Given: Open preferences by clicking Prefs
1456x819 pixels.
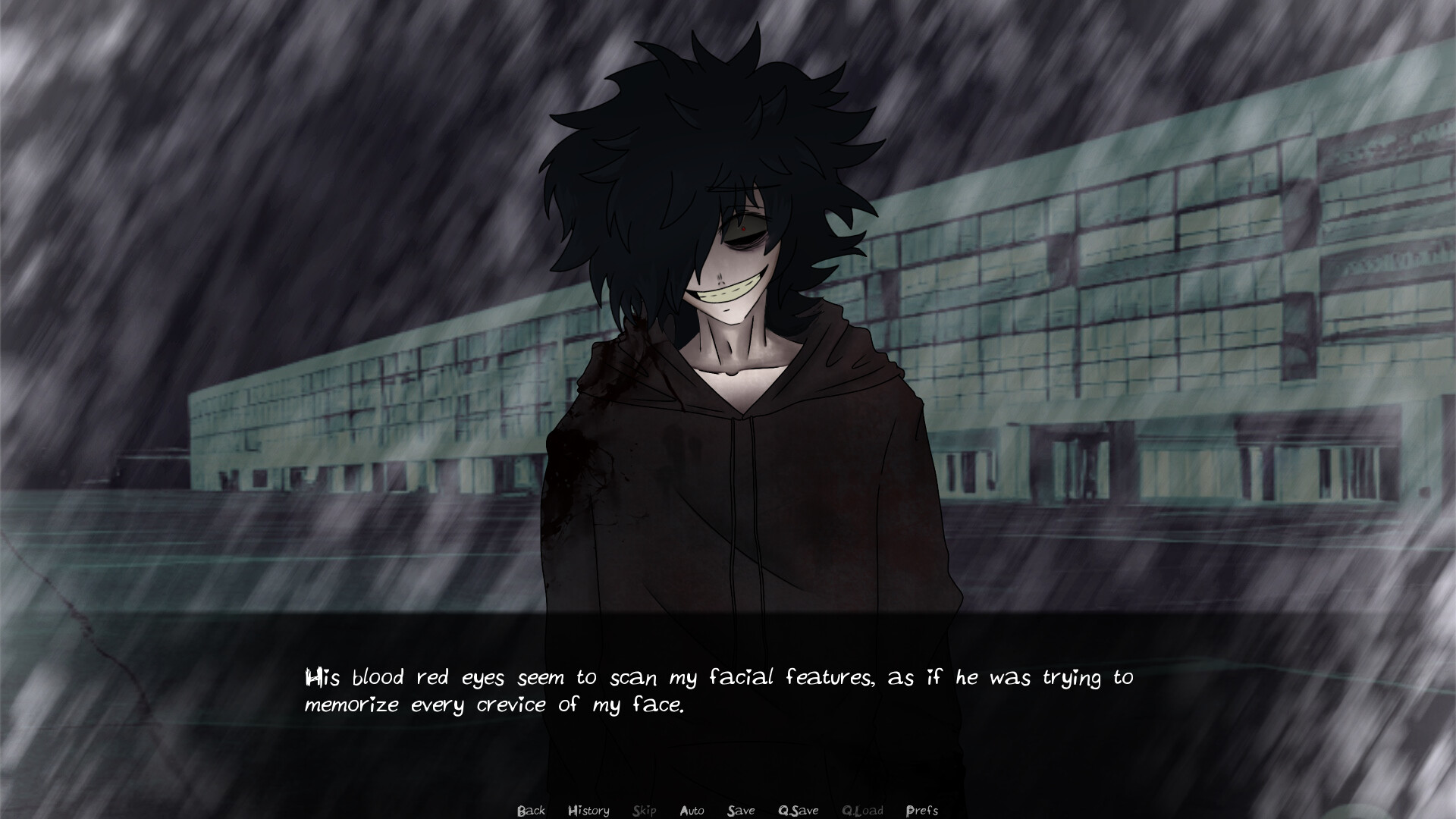Looking at the screenshot, I should pyautogui.click(x=923, y=810).
